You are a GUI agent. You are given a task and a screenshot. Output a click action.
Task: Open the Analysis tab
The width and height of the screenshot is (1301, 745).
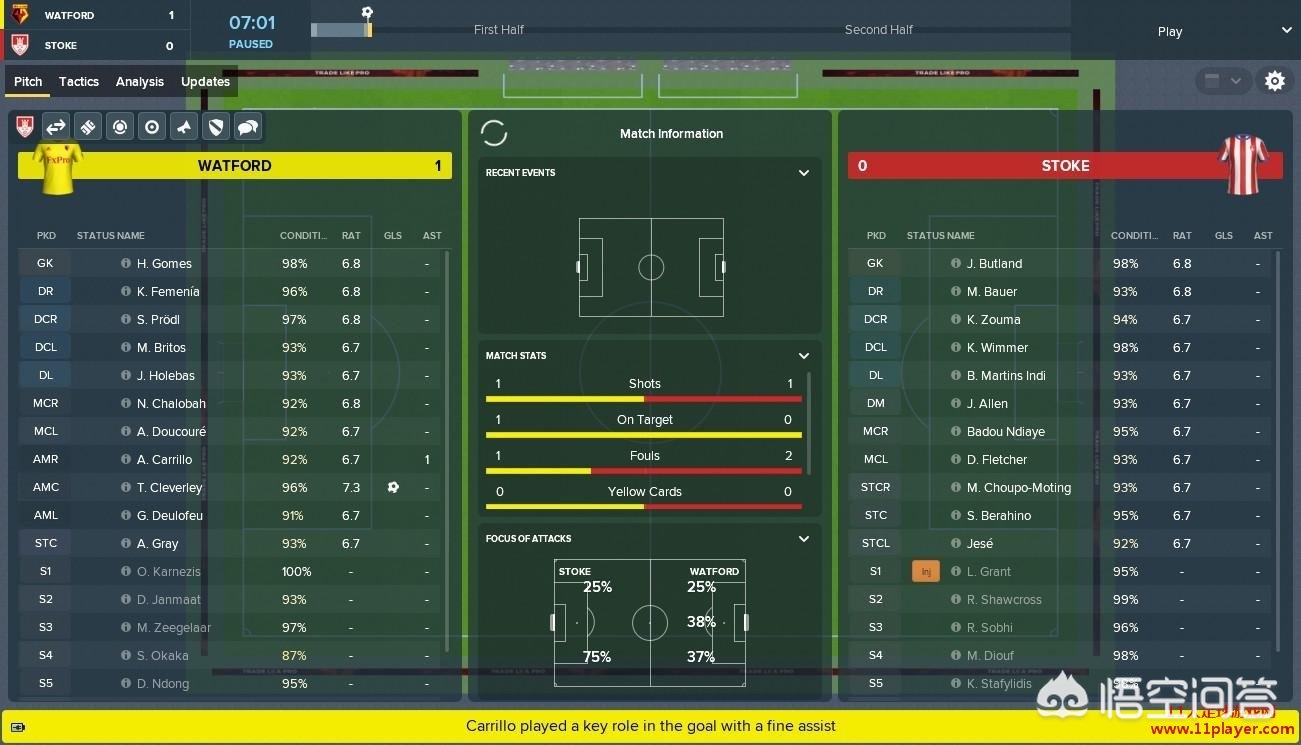coord(140,82)
